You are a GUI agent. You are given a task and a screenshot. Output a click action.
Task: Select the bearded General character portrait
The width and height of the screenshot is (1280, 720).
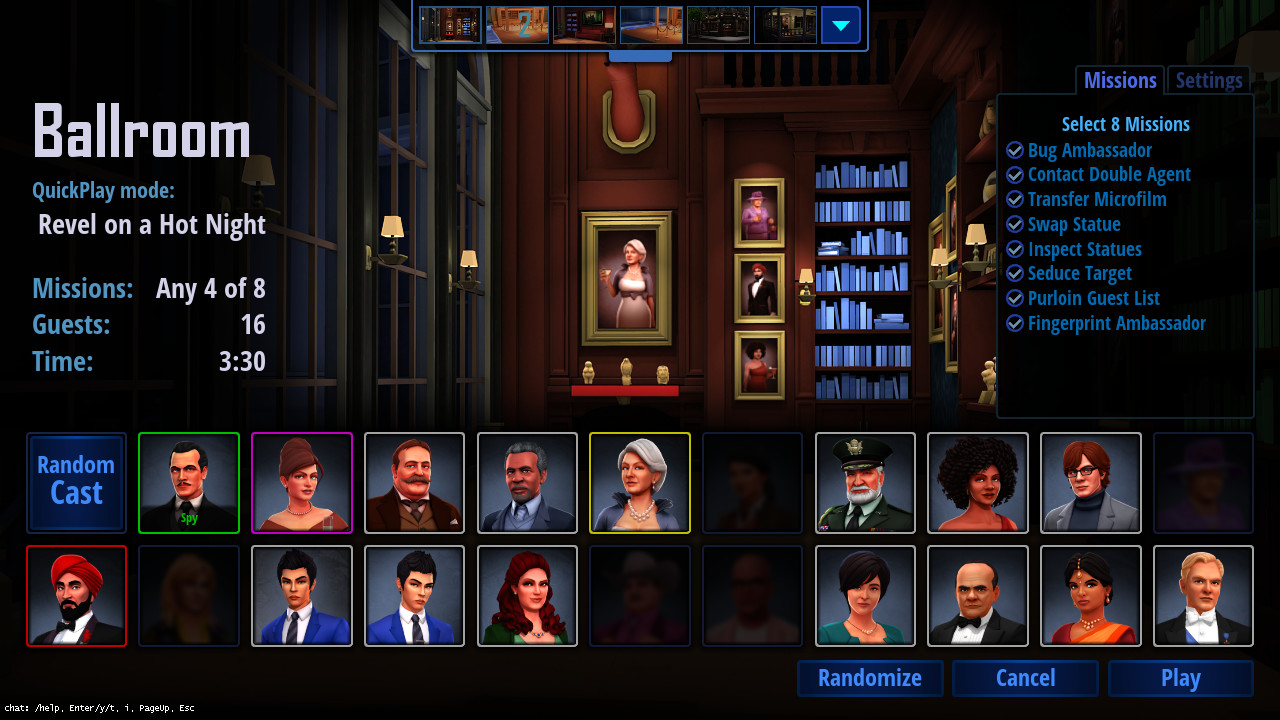pos(864,483)
